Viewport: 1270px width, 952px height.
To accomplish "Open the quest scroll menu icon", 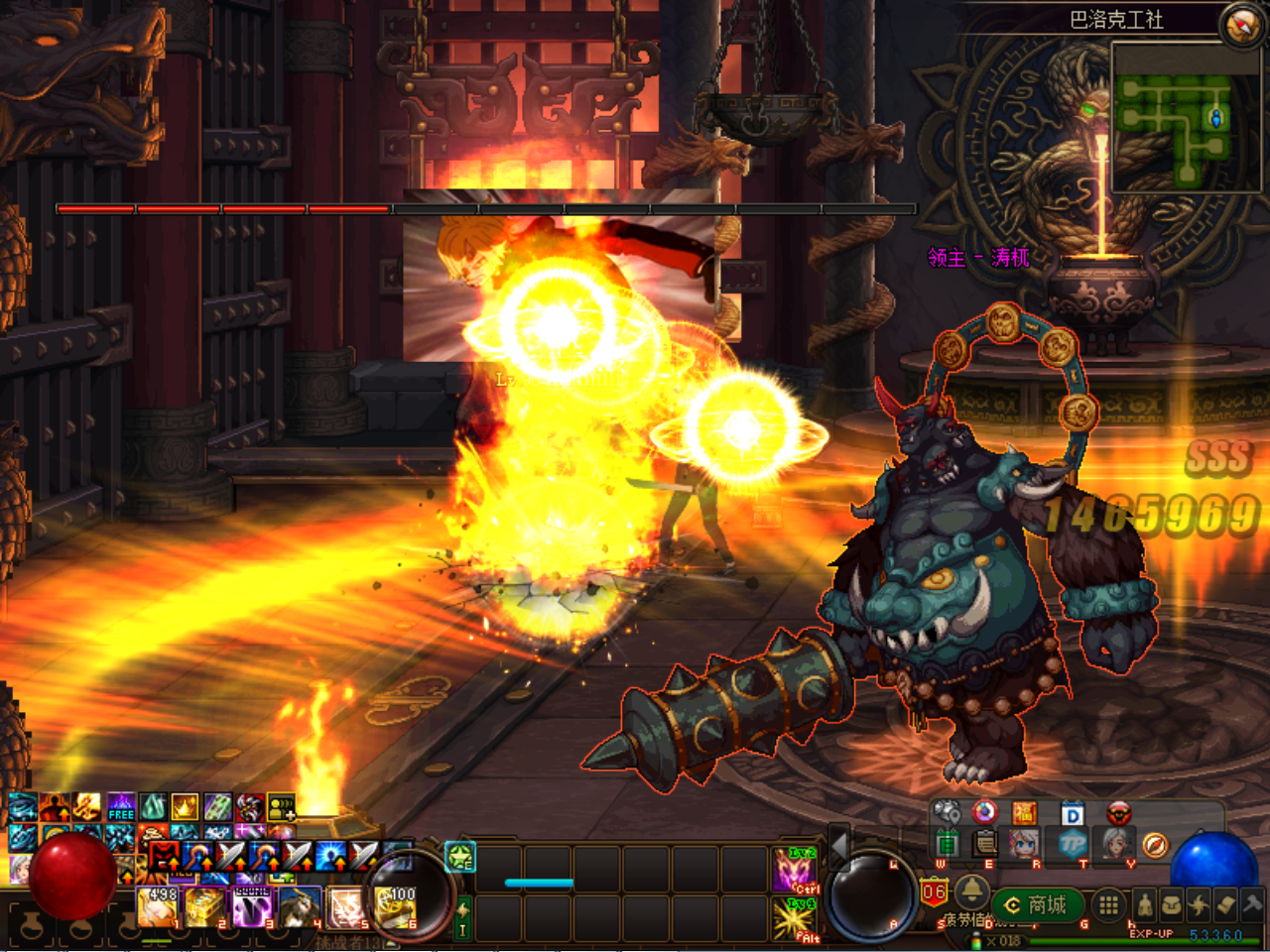I will point(1226,904).
